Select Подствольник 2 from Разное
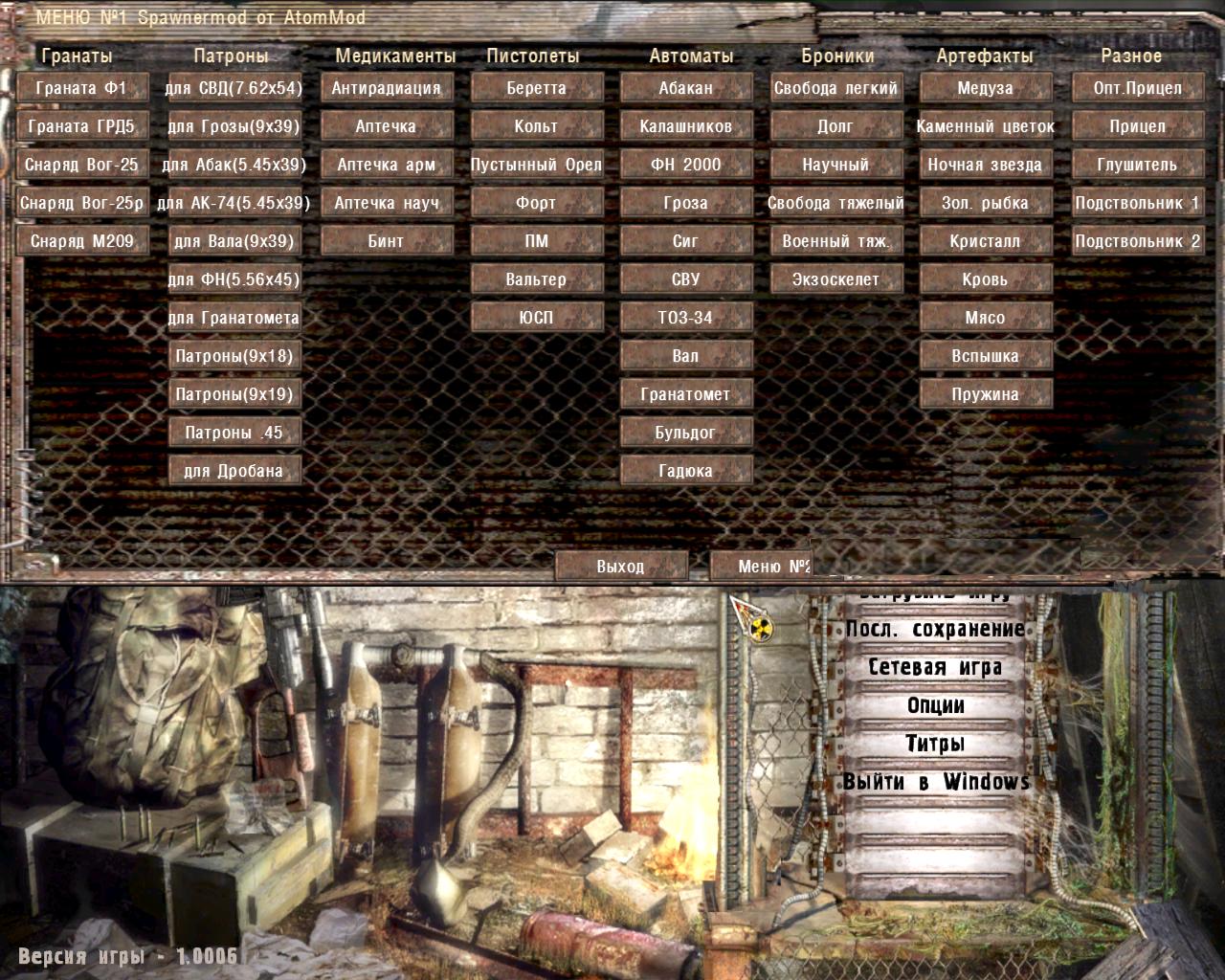Screen dimensions: 1225x980 pos(1137,240)
